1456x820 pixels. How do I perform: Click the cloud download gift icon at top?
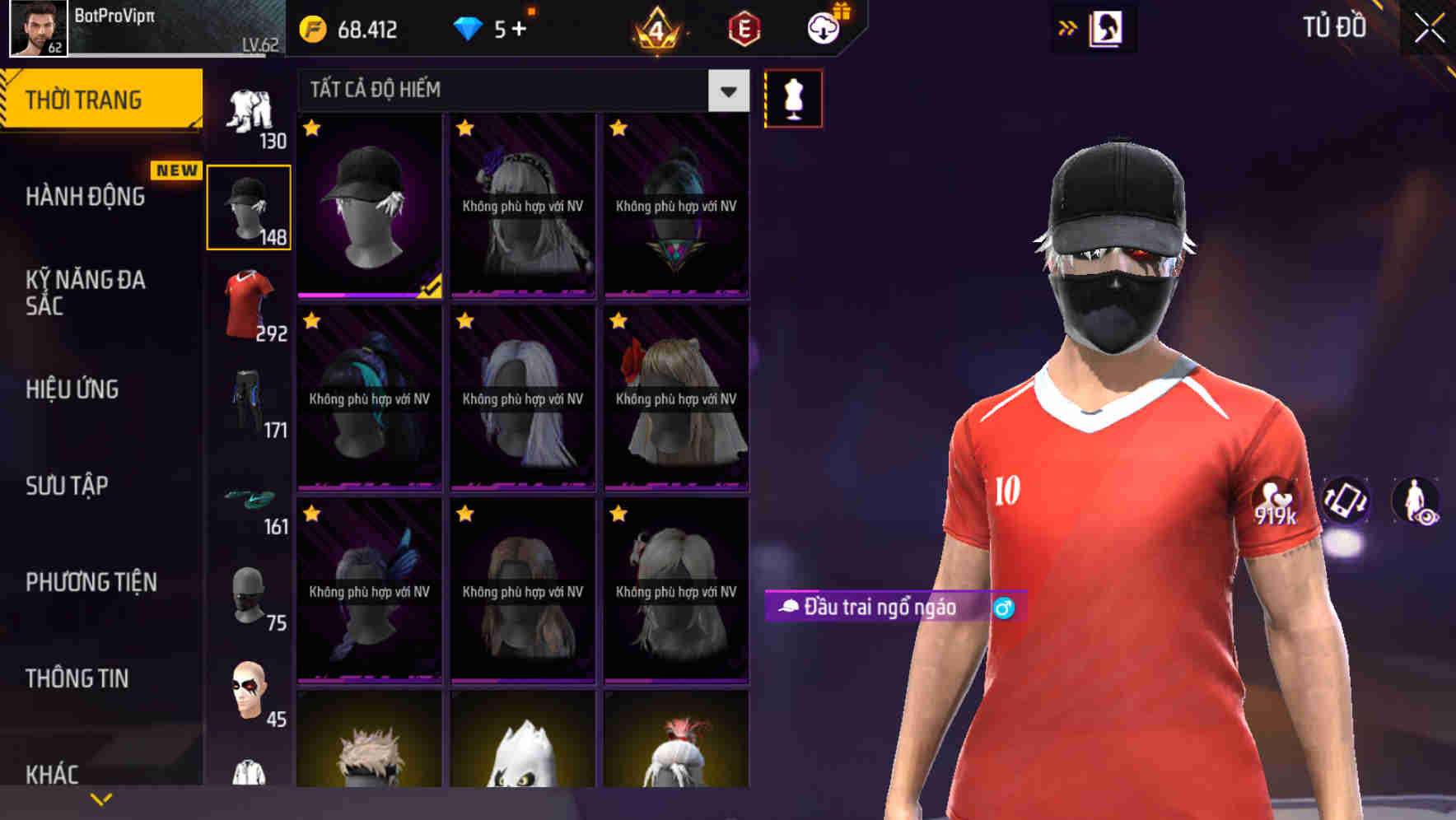(823, 27)
